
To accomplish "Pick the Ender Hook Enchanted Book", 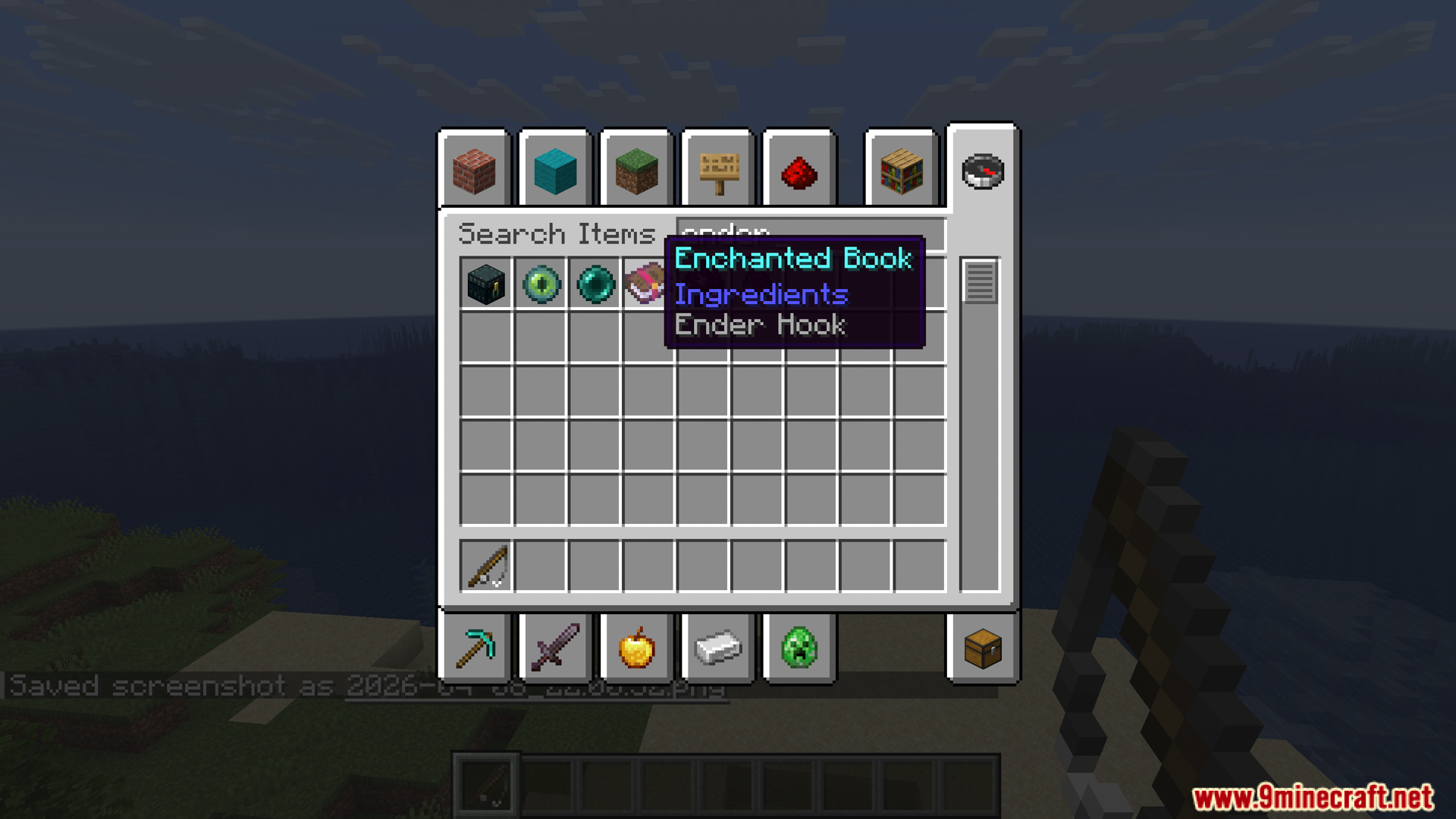I will point(650,284).
